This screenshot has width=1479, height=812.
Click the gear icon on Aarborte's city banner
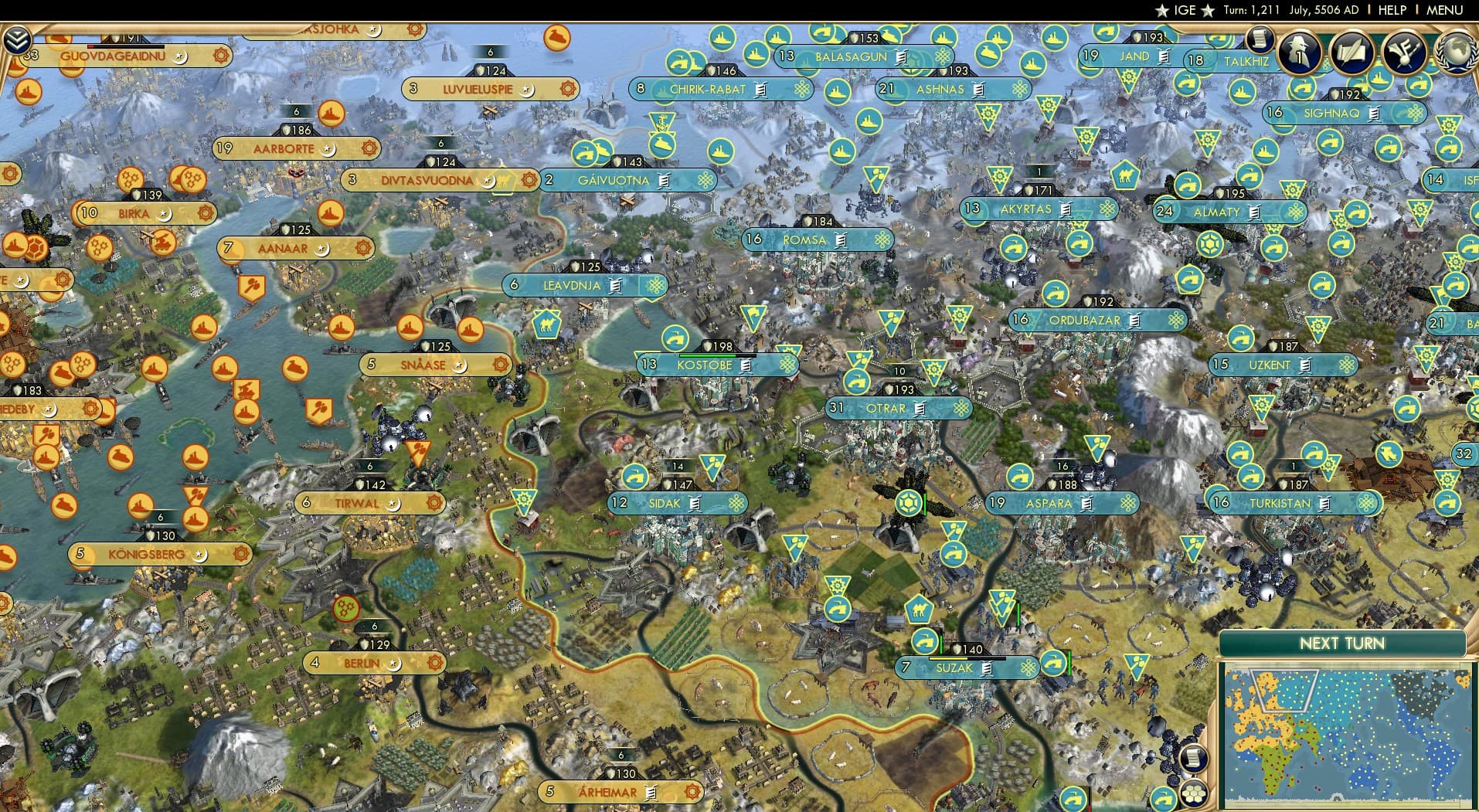(x=369, y=148)
